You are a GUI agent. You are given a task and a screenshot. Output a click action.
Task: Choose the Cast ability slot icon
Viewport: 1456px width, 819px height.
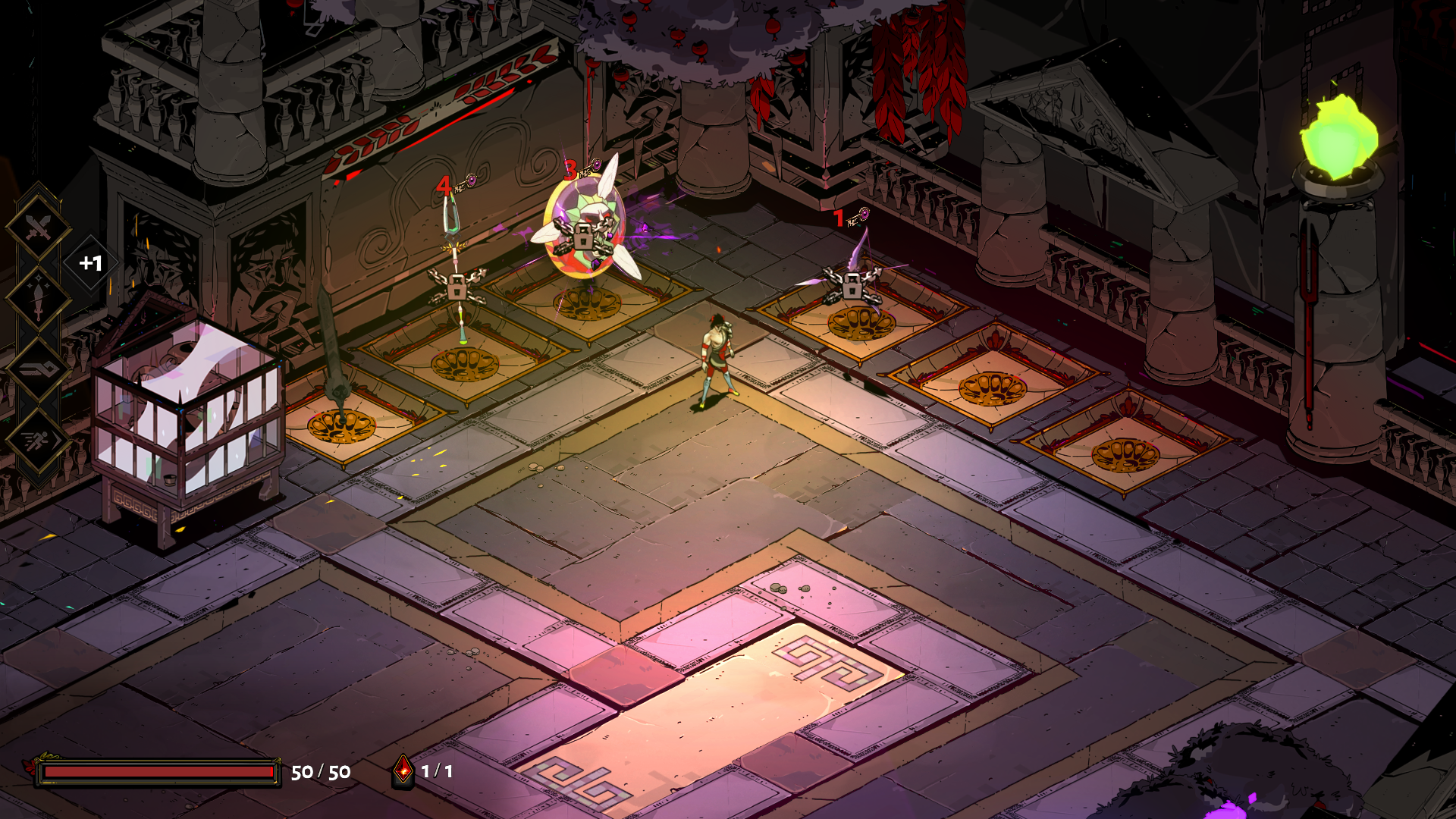[x=39, y=369]
